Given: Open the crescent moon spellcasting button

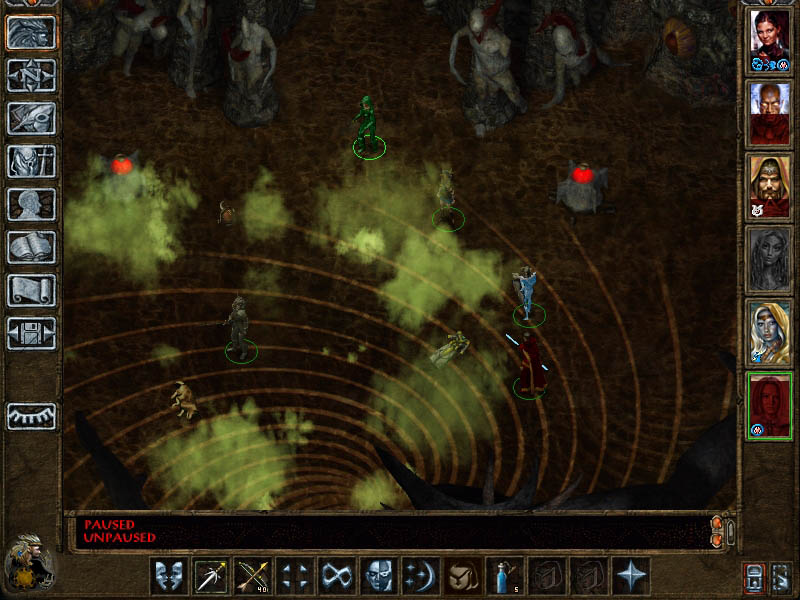Looking at the screenshot, I should click(x=421, y=577).
